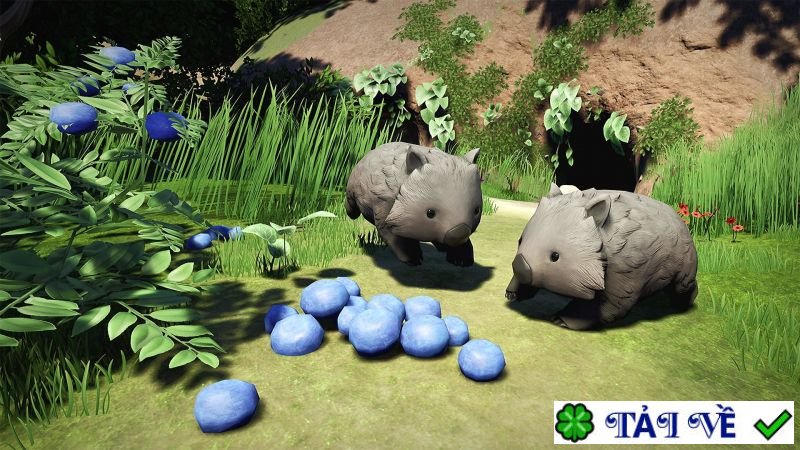Screen dimensions: 800x450
Task: Click the TẢI VỀ download banner
Action: point(673,423)
